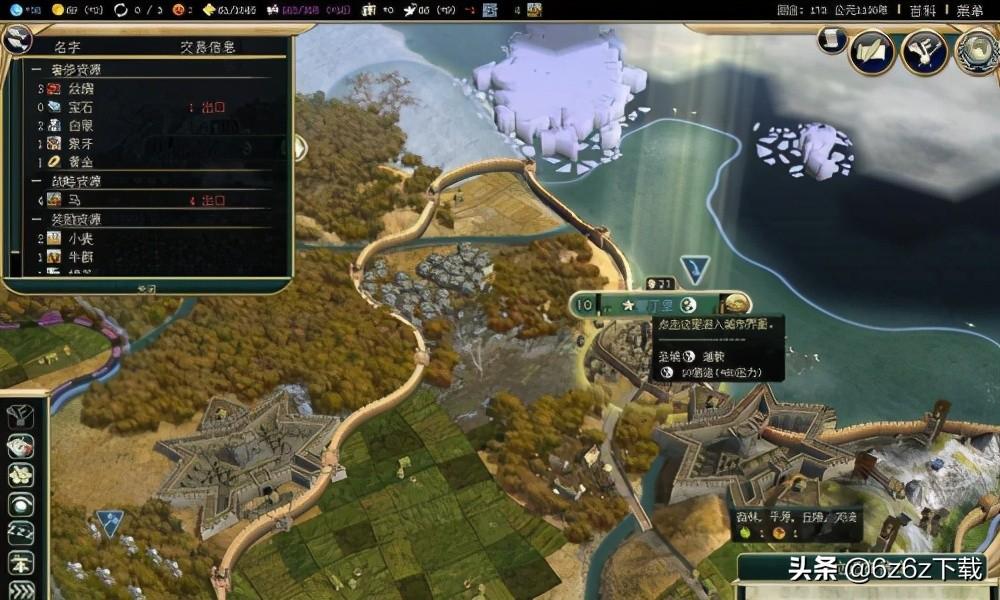Viewport: 1000px width, 600px height.
Task: Open the social policies scroll button
Action: pos(871,52)
